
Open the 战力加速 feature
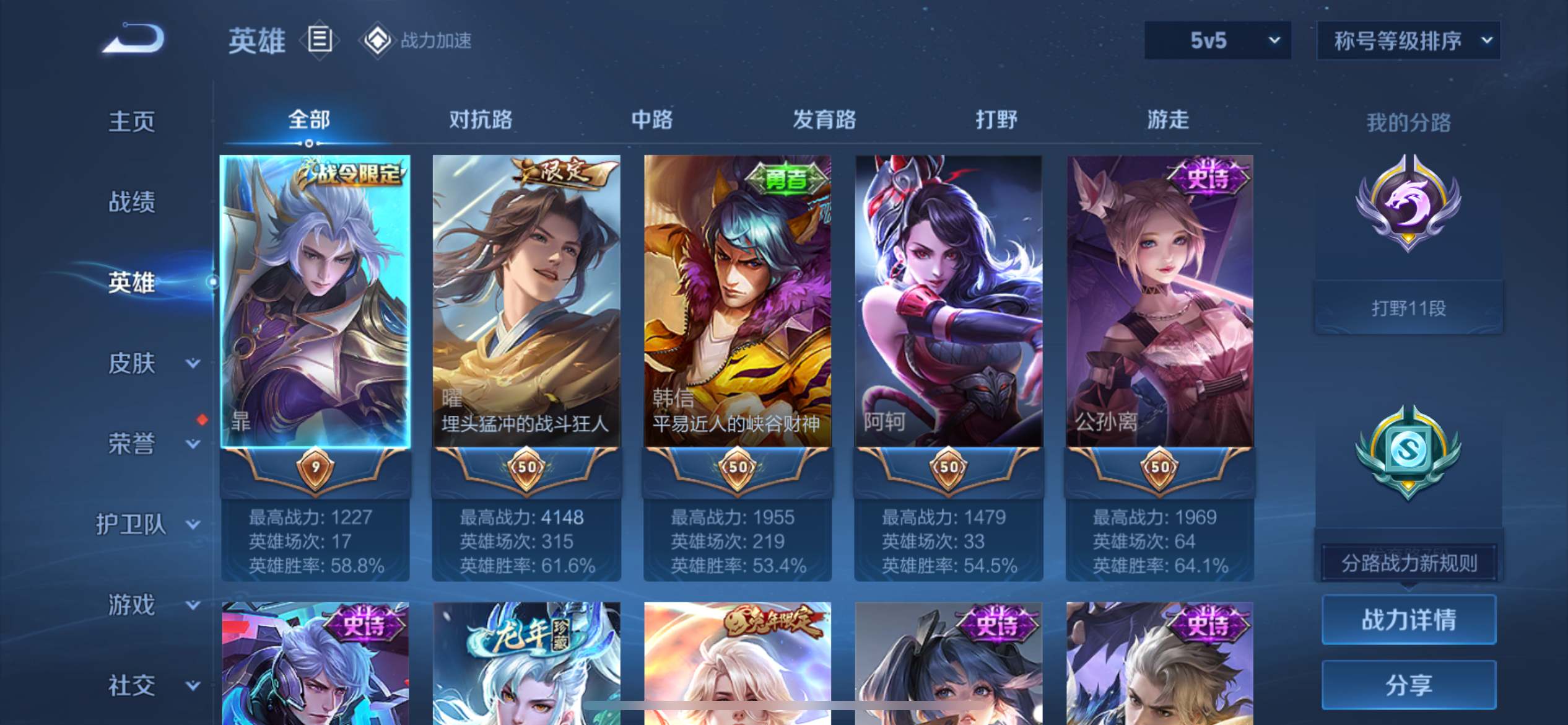(416, 41)
